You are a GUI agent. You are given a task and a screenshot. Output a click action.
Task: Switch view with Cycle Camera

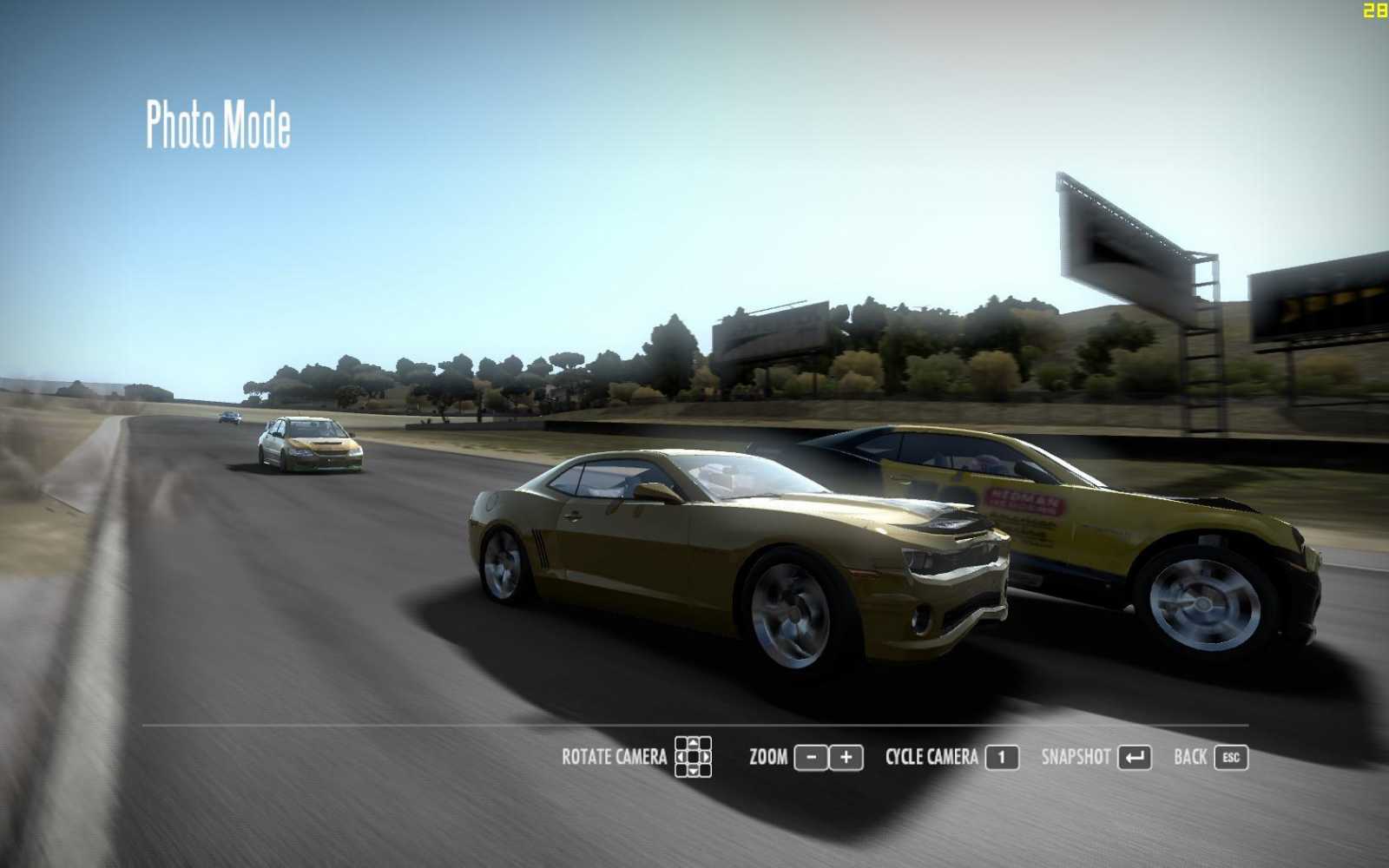pos(1001,758)
